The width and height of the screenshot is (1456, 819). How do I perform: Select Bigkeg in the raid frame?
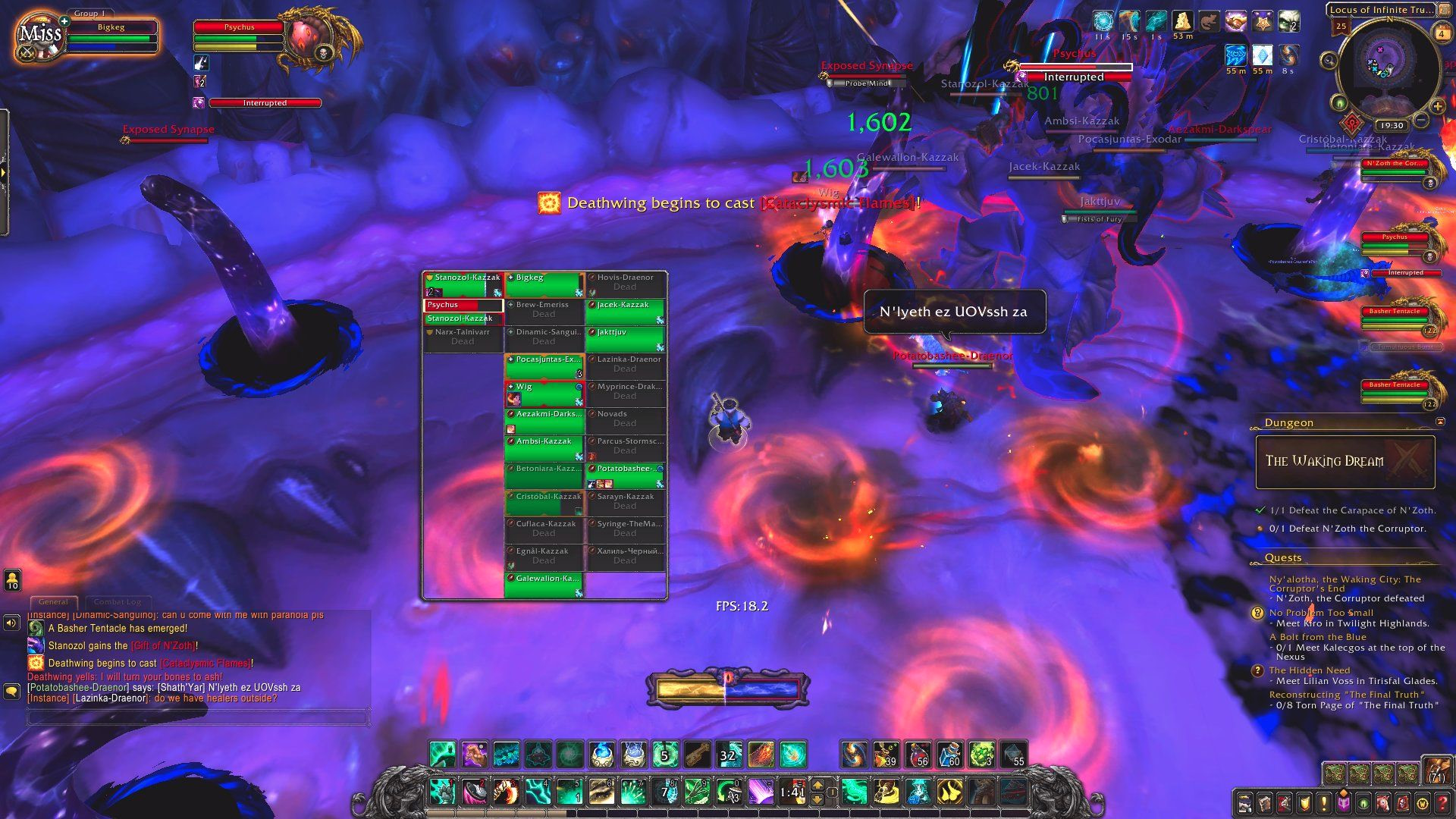pos(544,284)
